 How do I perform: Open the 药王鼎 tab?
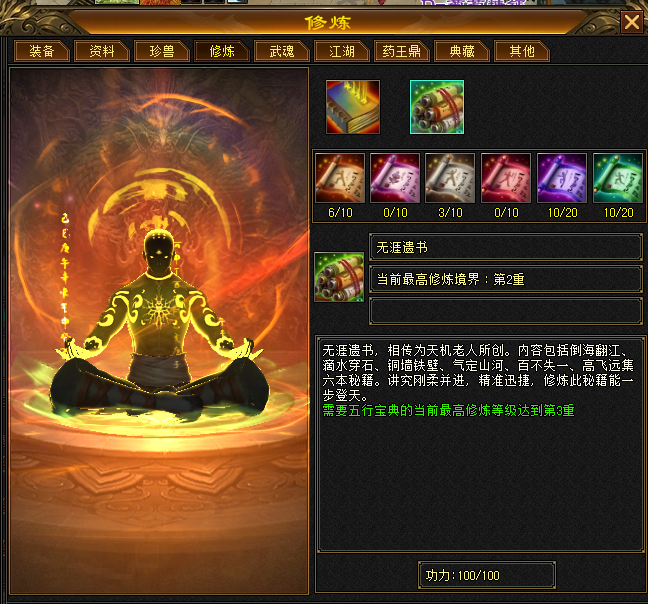coord(402,51)
